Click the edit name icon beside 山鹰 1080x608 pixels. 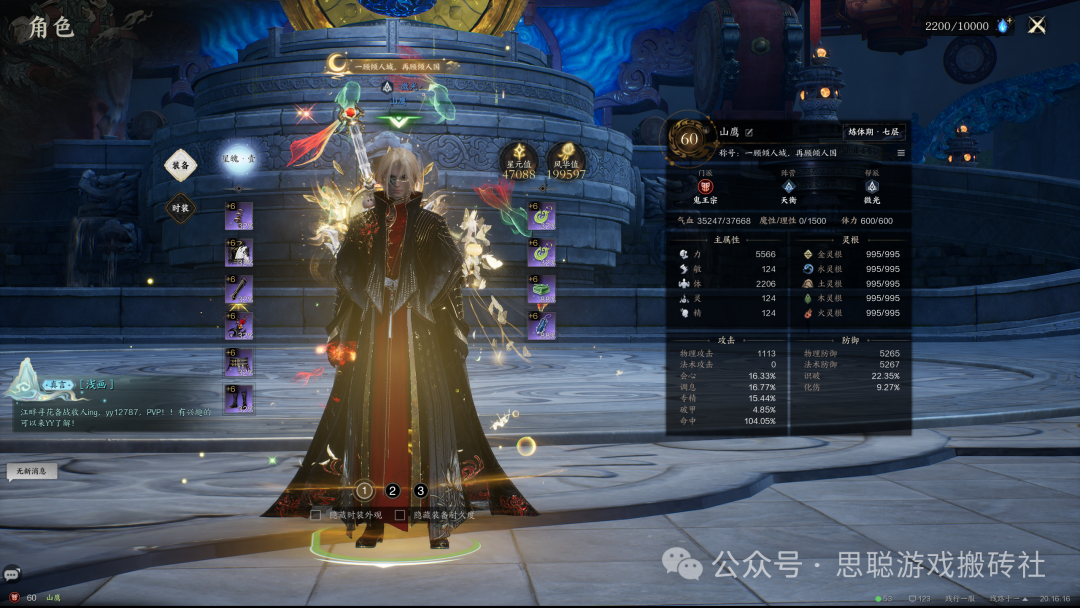point(748,132)
